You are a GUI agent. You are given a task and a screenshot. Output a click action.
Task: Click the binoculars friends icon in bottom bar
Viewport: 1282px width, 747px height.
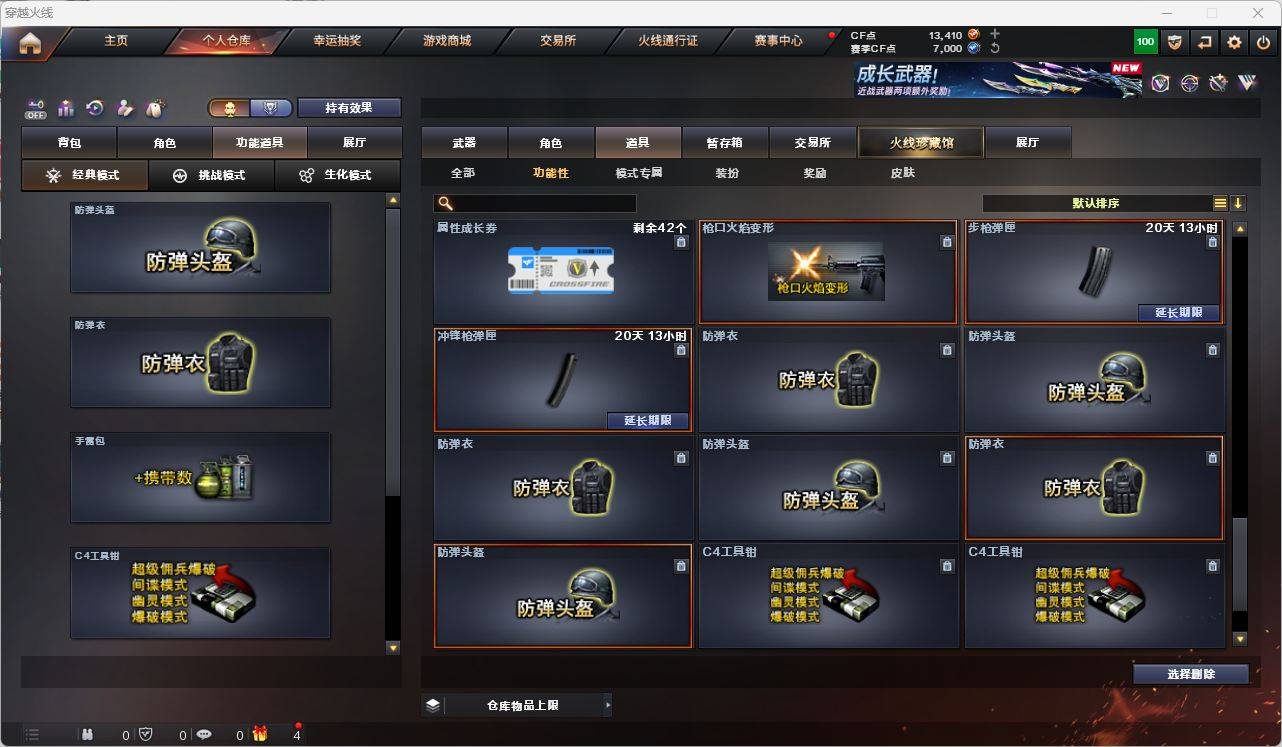87,734
